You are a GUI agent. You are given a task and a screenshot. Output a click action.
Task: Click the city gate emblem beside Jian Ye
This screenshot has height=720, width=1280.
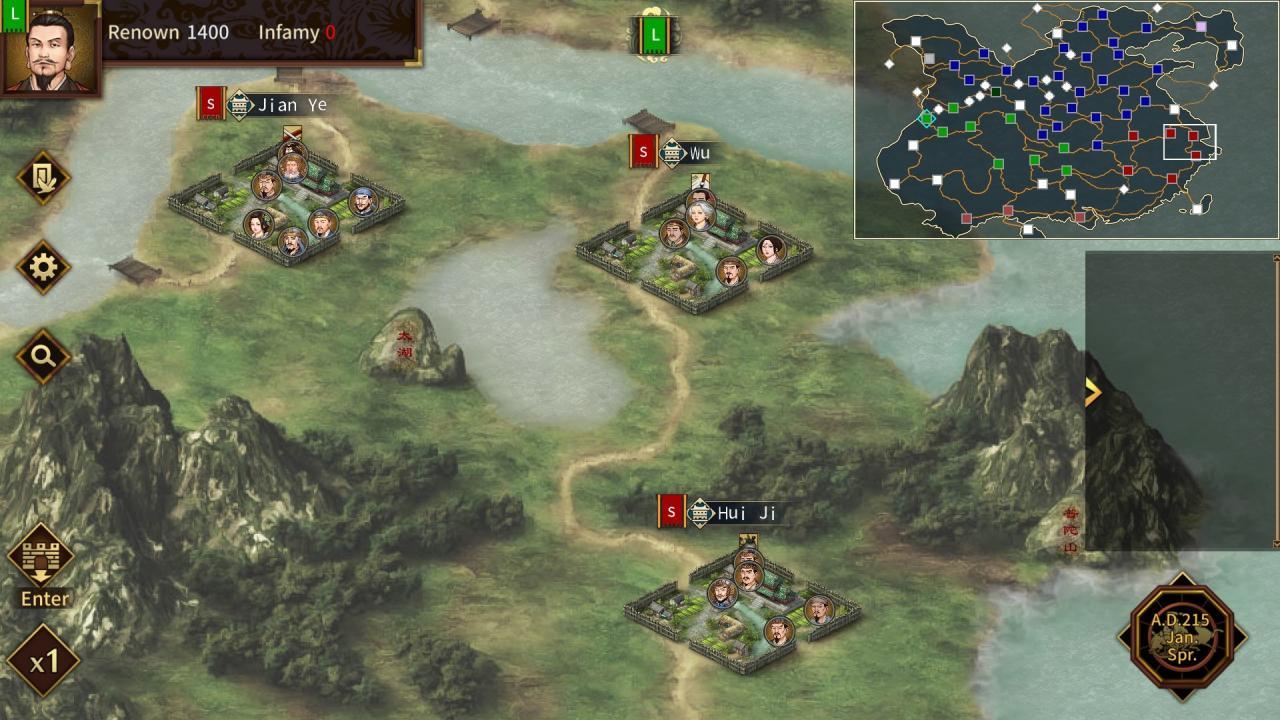tap(238, 104)
